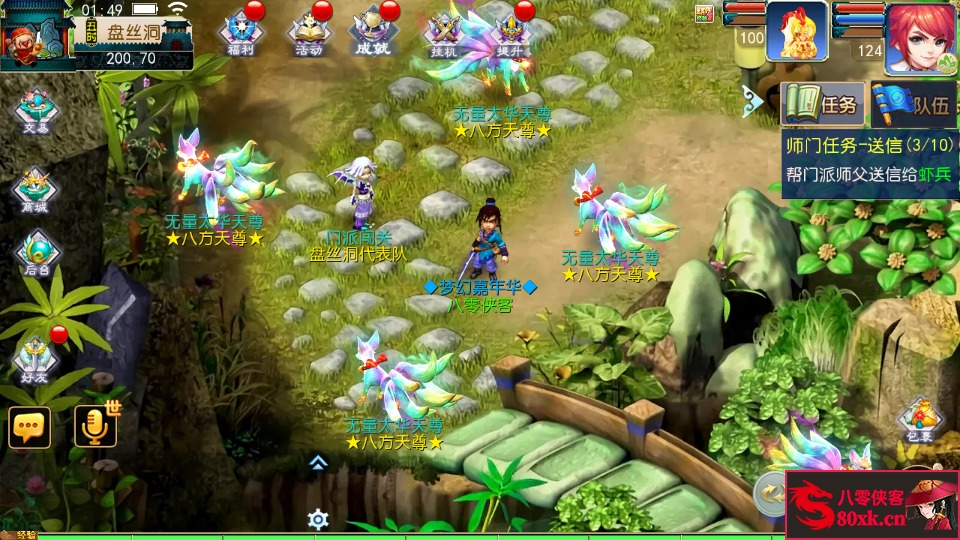The height and width of the screenshot is (540, 960).
Task: Open the chat bubble window
Action: click(29, 427)
